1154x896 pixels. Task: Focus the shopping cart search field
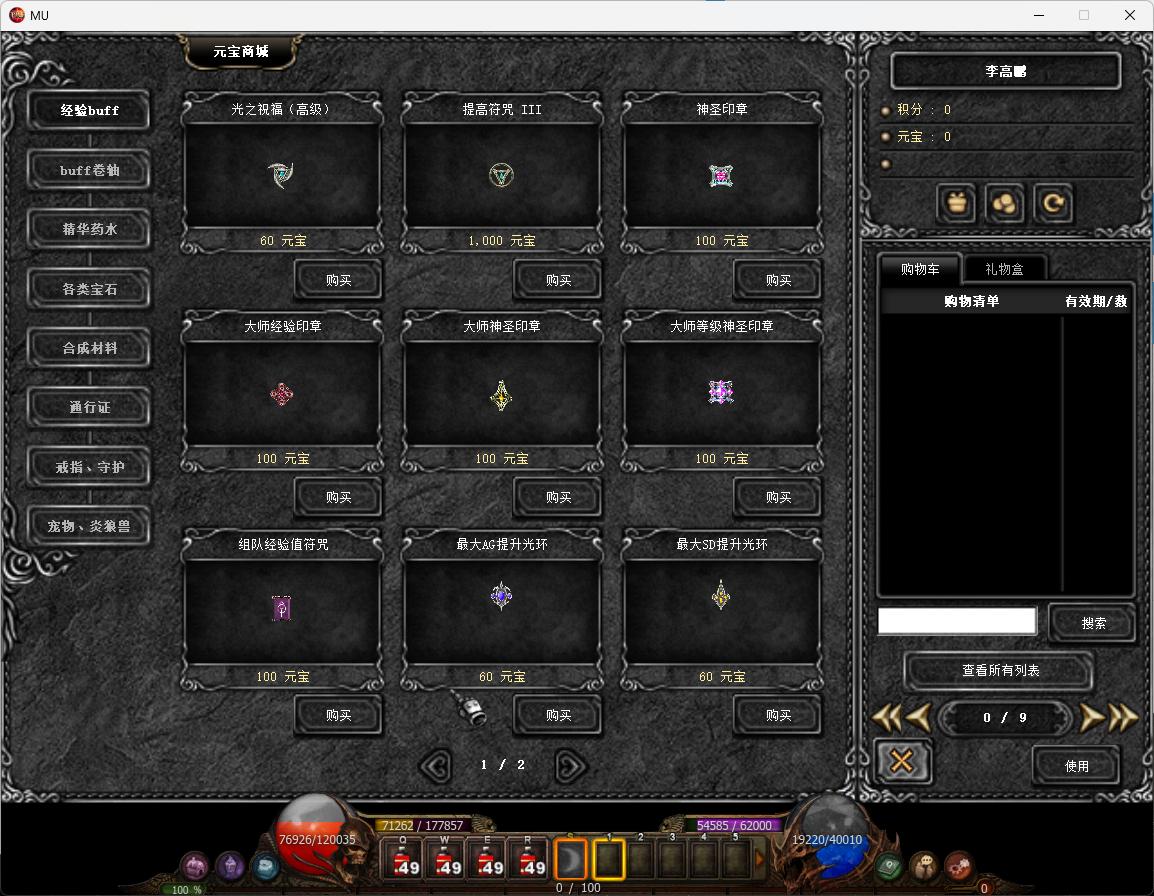point(957,621)
